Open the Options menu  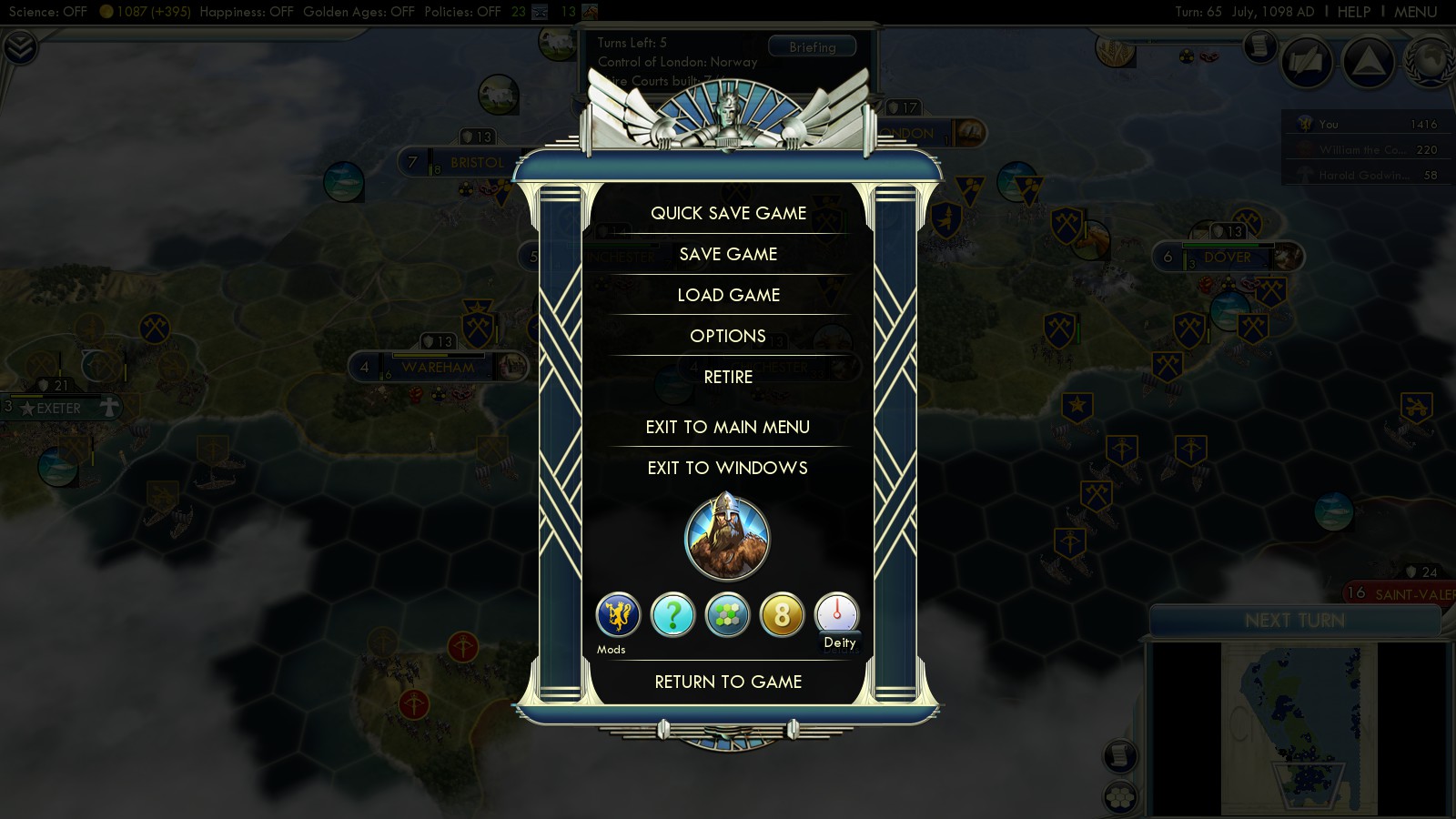point(728,336)
